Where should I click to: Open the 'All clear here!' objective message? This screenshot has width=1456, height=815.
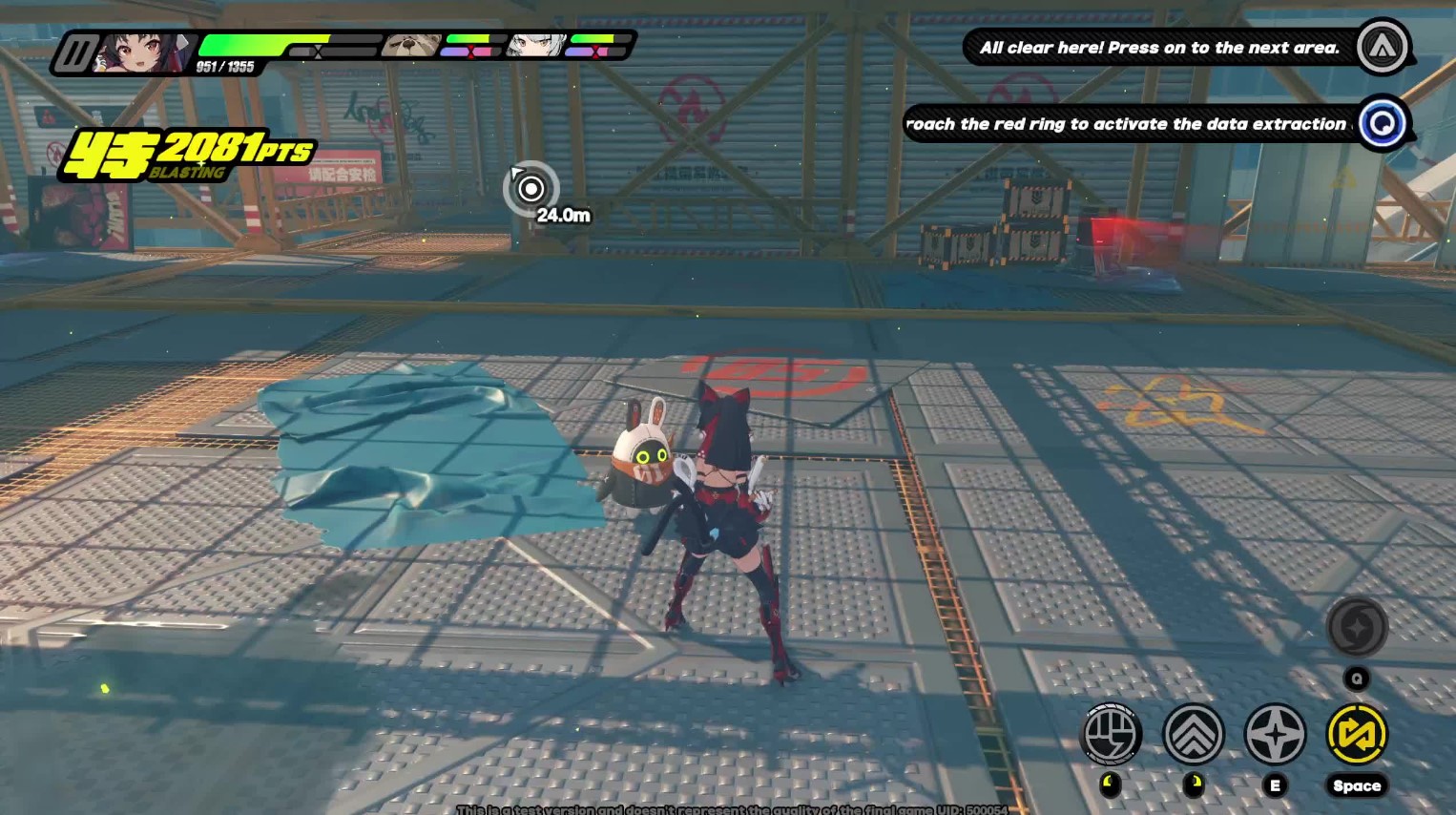pos(1159,48)
